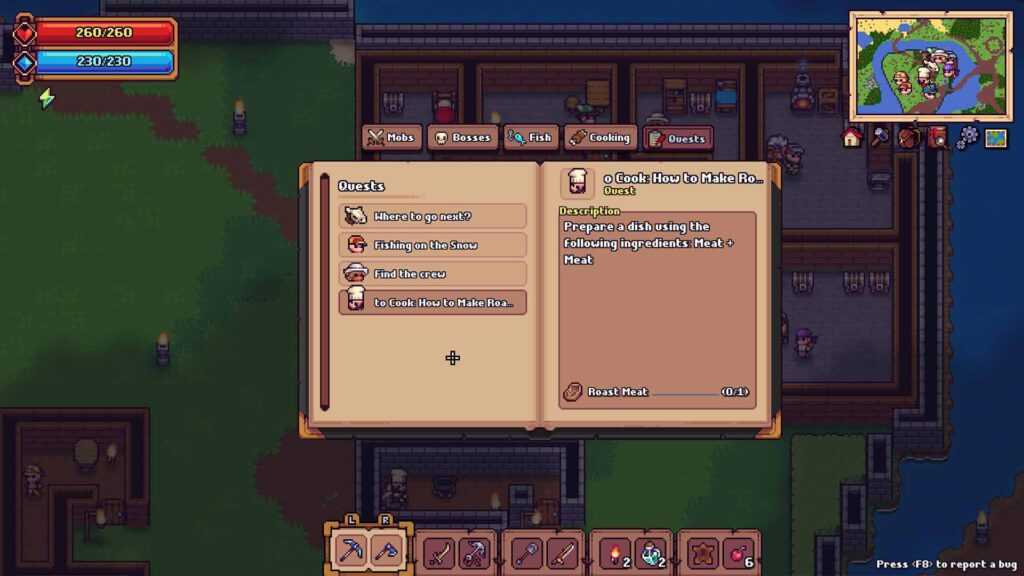Open the hammer crafting menu icon
The width and height of the screenshot is (1024, 576).
coord(880,138)
